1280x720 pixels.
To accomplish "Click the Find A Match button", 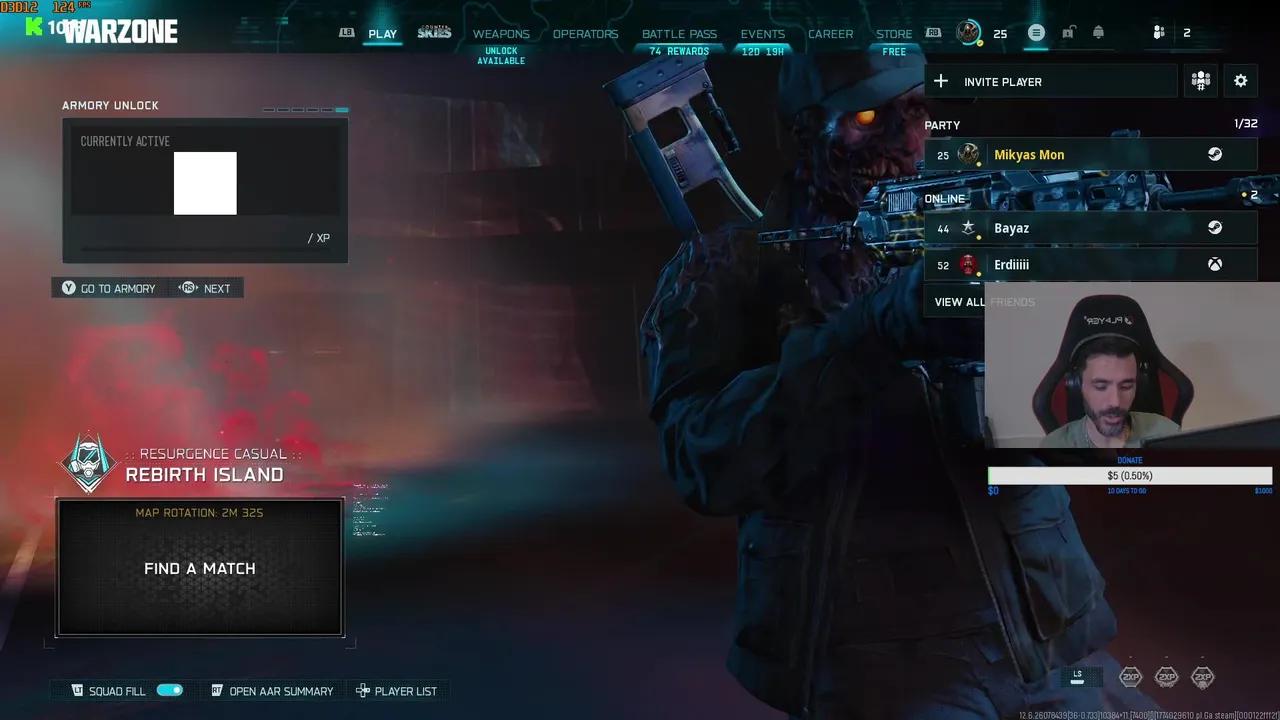I will click(199, 567).
